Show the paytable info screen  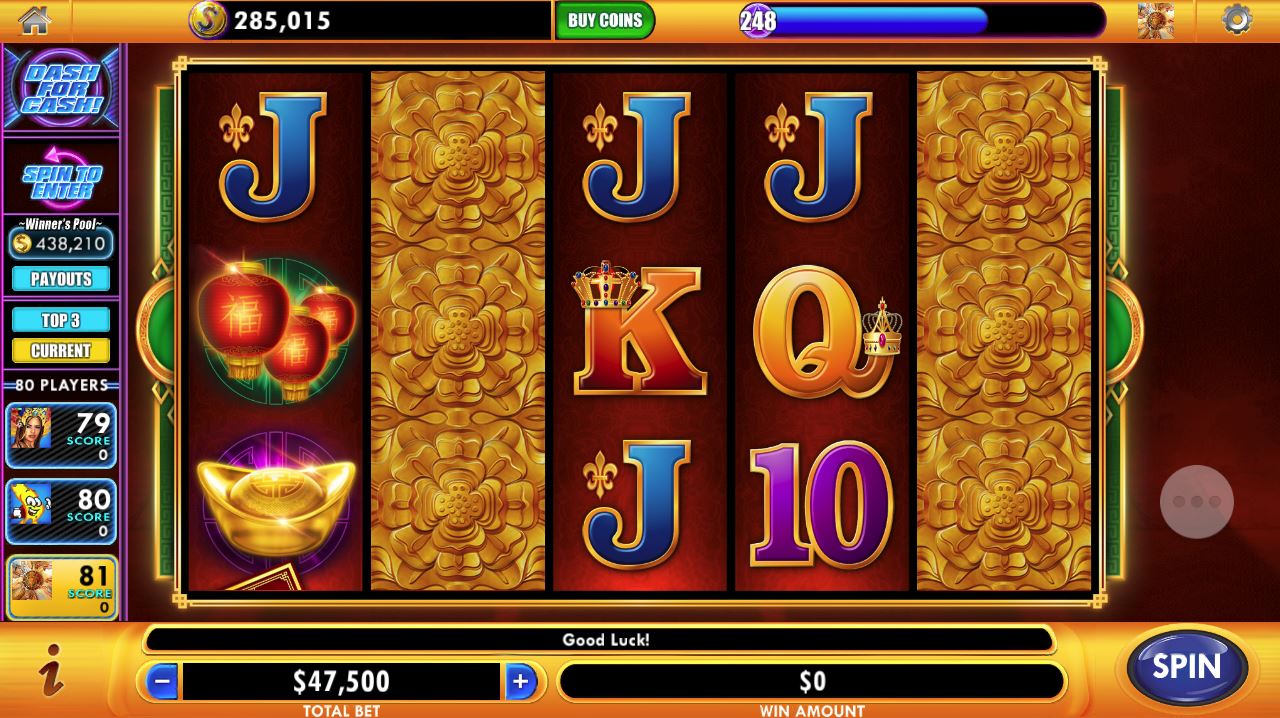click(x=51, y=670)
